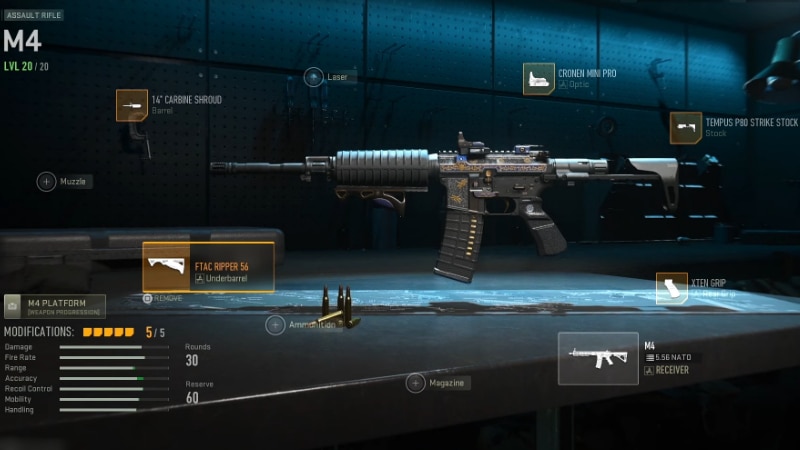Screen dimensions: 800x450
Task: Select the 14" Carbine Shroud barrel slot
Action: pyautogui.click(x=132, y=105)
